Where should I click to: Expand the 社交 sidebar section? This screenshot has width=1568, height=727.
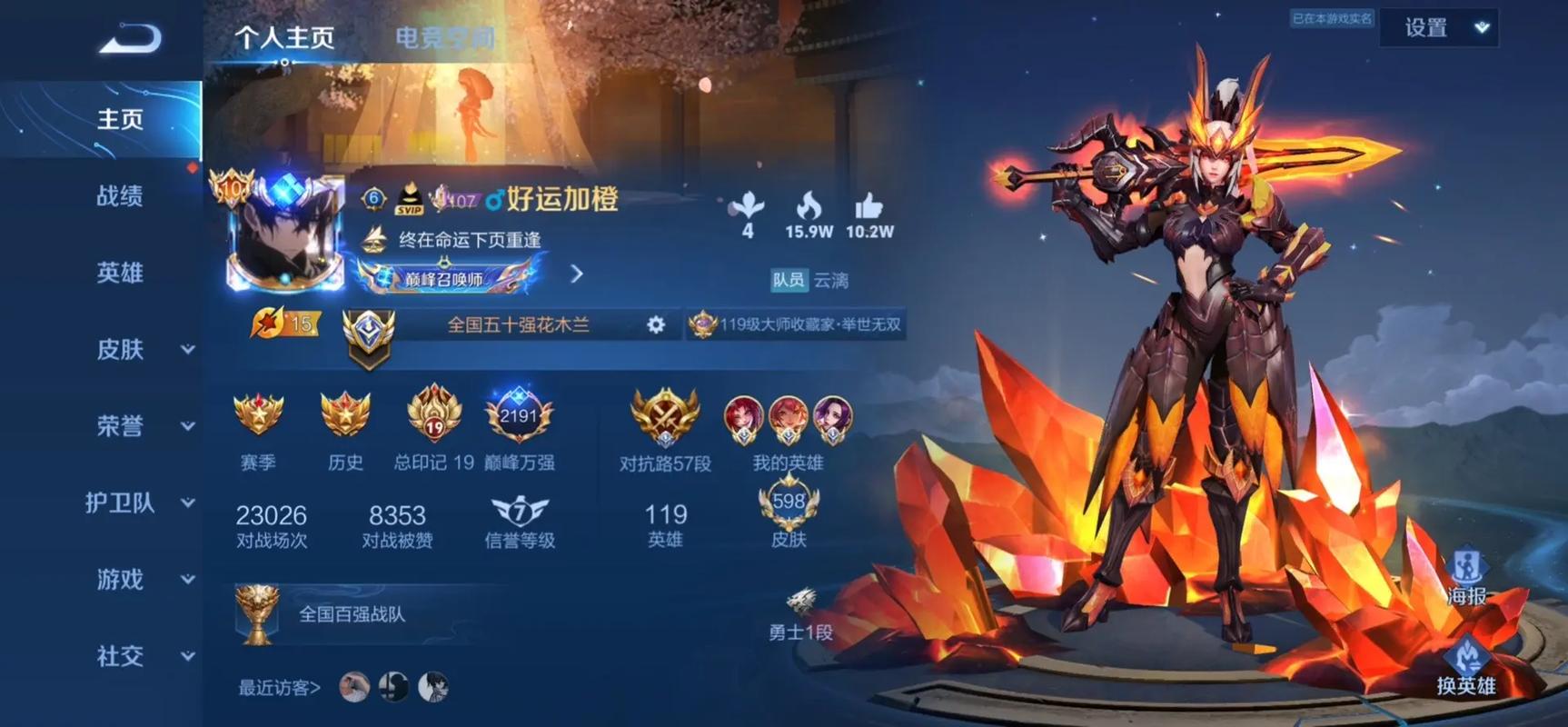[x=118, y=656]
